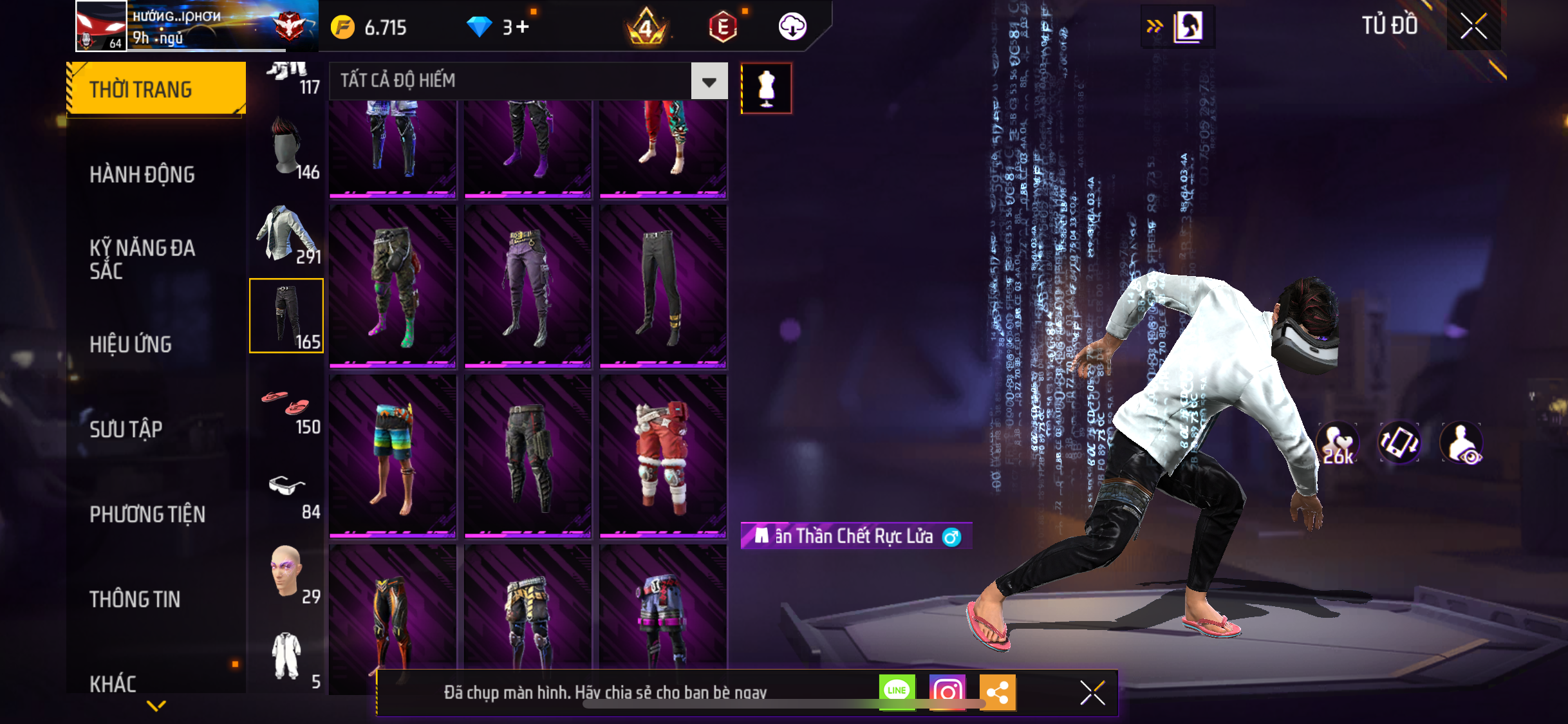Open the cloud download icon

click(x=792, y=27)
